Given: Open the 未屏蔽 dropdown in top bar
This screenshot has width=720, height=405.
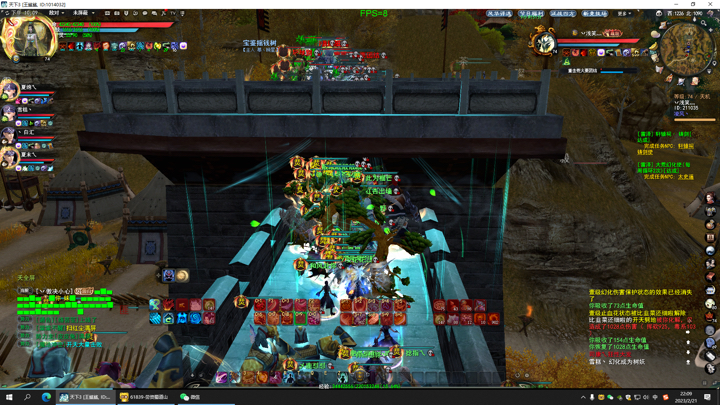Looking at the screenshot, I should pyautogui.click(x=81, y=14).
